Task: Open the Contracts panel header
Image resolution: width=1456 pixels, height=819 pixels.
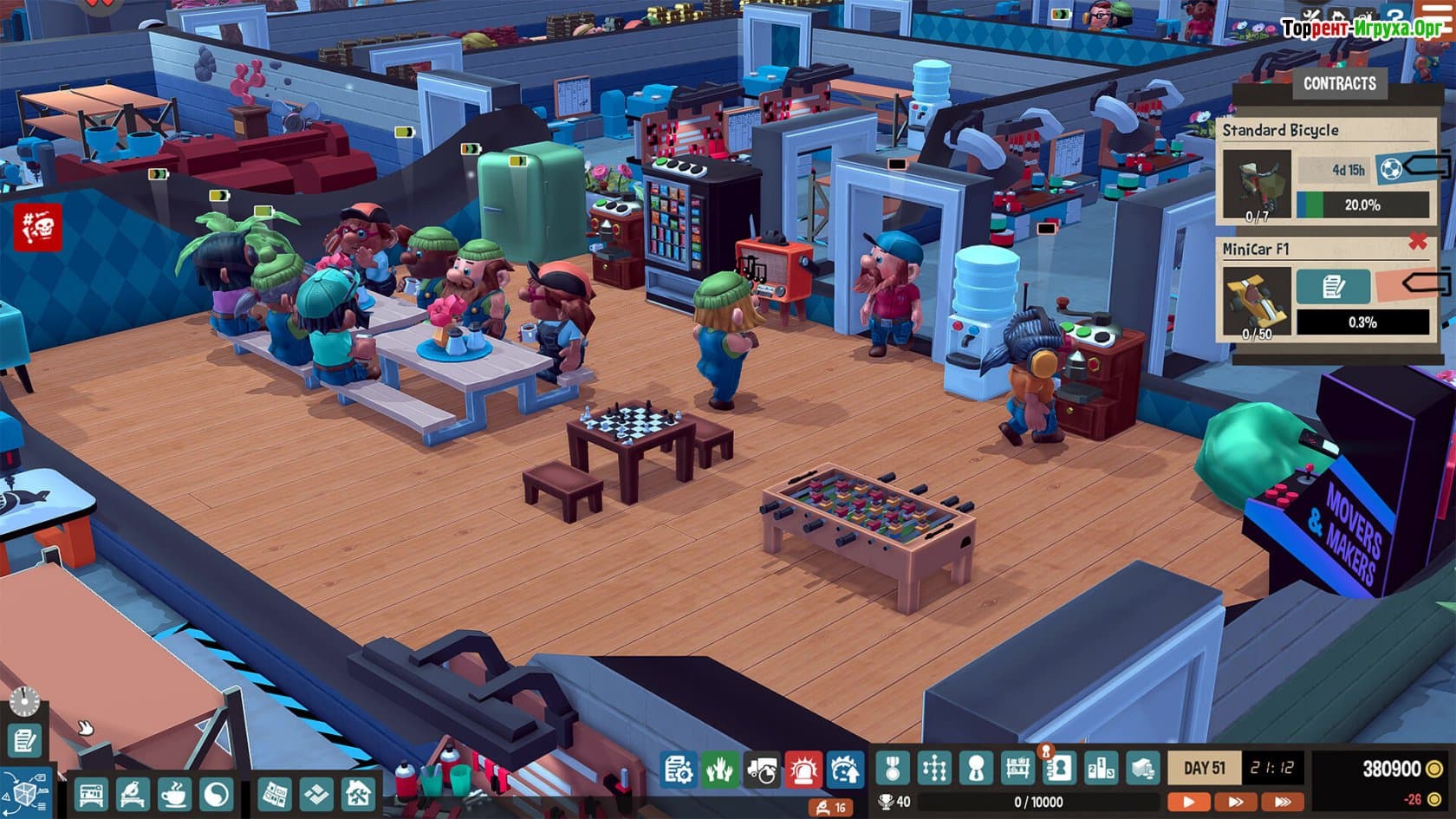Action: 1339,84
